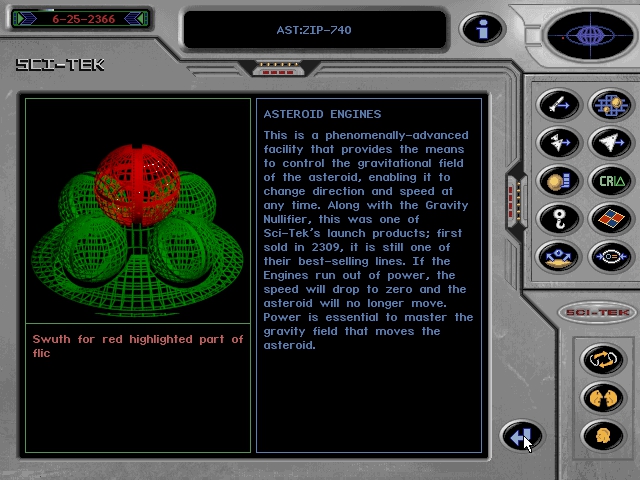Choose the small spacecraft with arrow icon
This screenshot has height=480, width=640.
(558, 143)
